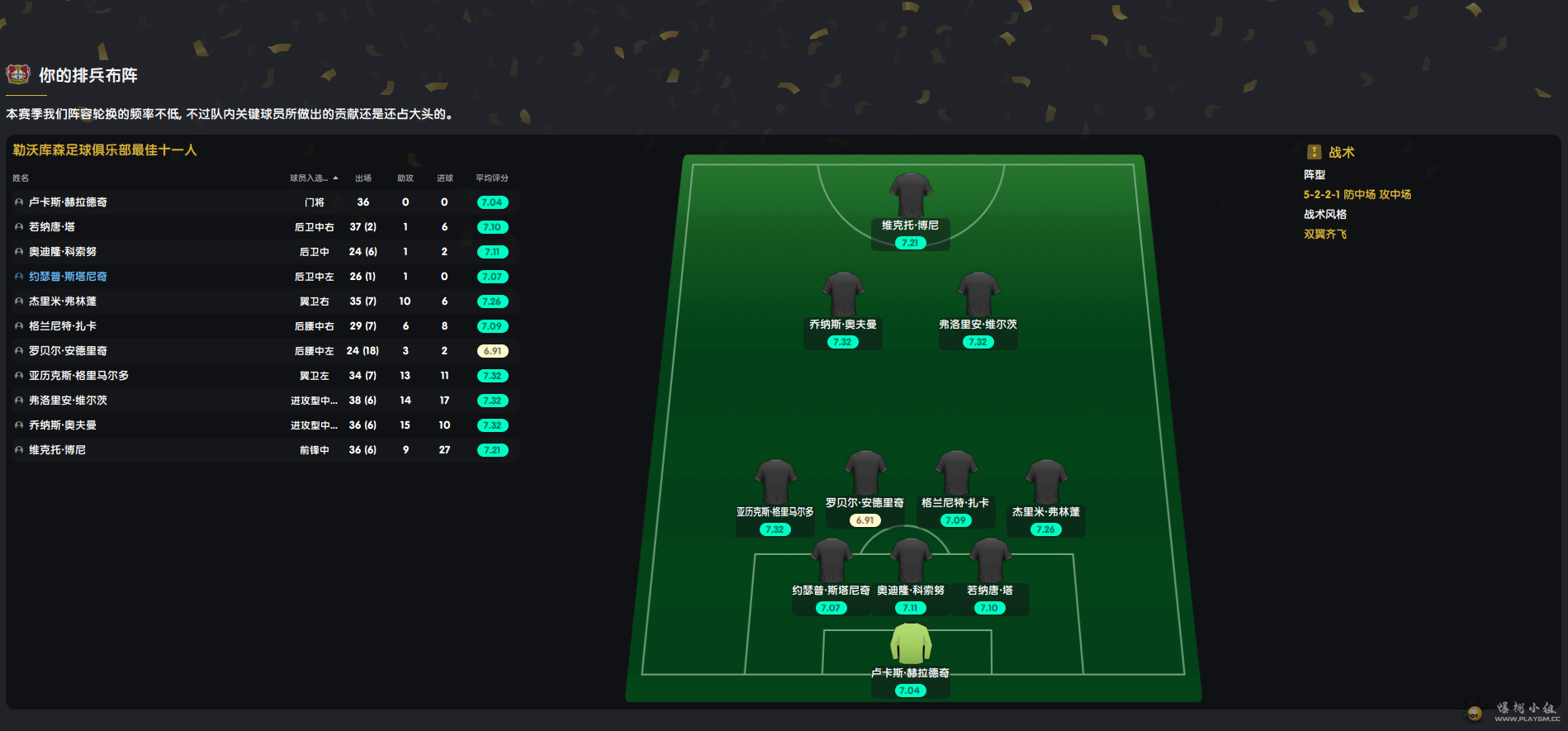The width and height of the screenshot is (1568, 731).
Task: Open highlighted player 约瑟普·斯塔尼奇 profile
Action: [68, 277]
